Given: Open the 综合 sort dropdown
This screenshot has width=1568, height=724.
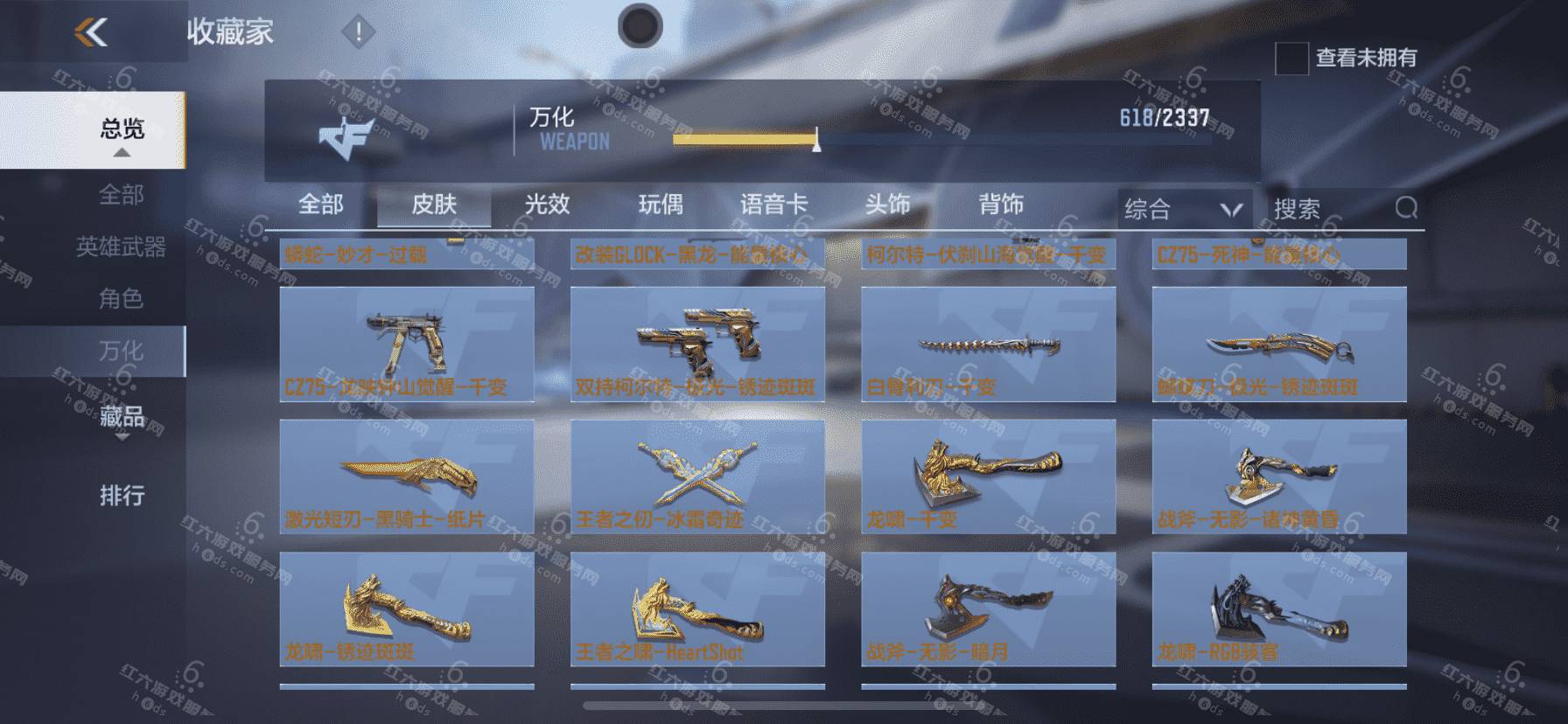Looking at the screenshot, I should tap(1183, 209).
